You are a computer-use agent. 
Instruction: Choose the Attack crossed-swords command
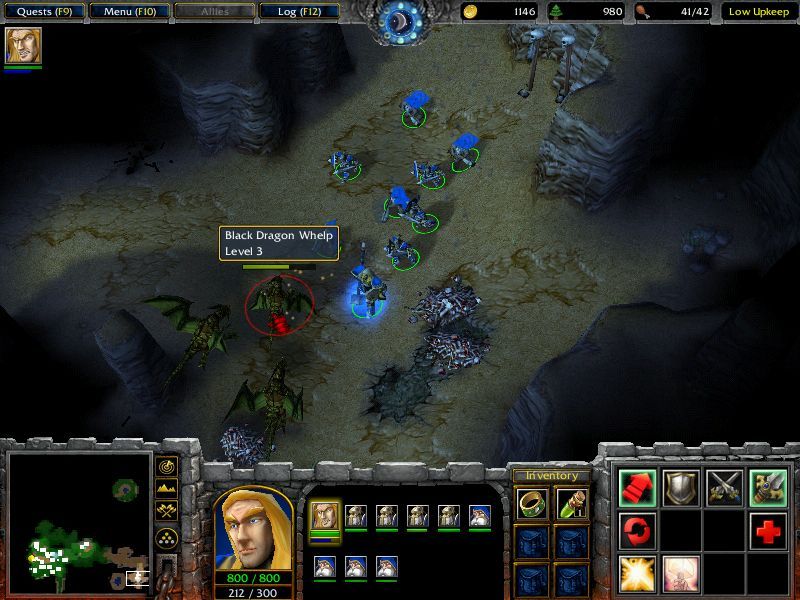pos(725,487)
